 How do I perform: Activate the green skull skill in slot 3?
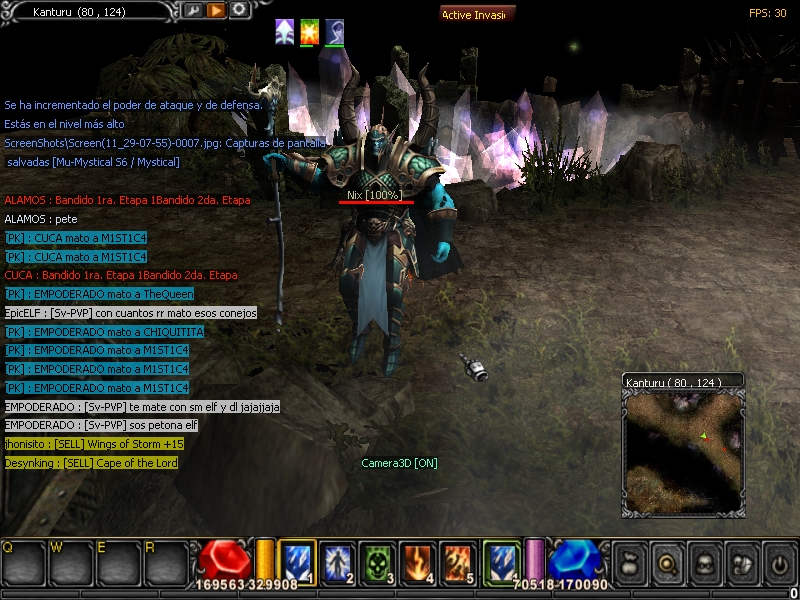click(x=374, y=561)
